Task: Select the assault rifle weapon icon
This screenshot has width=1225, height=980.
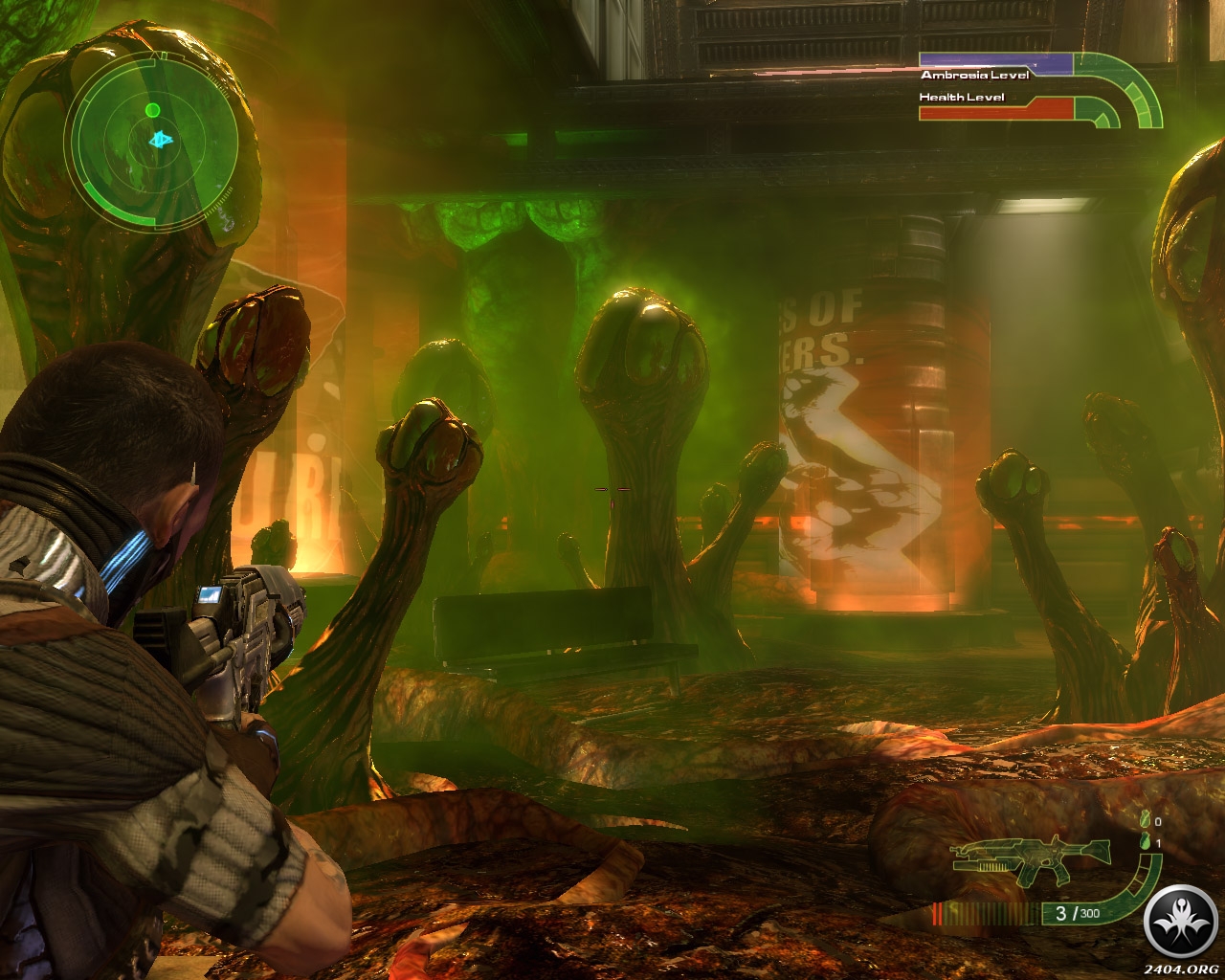Action: 1031,862
